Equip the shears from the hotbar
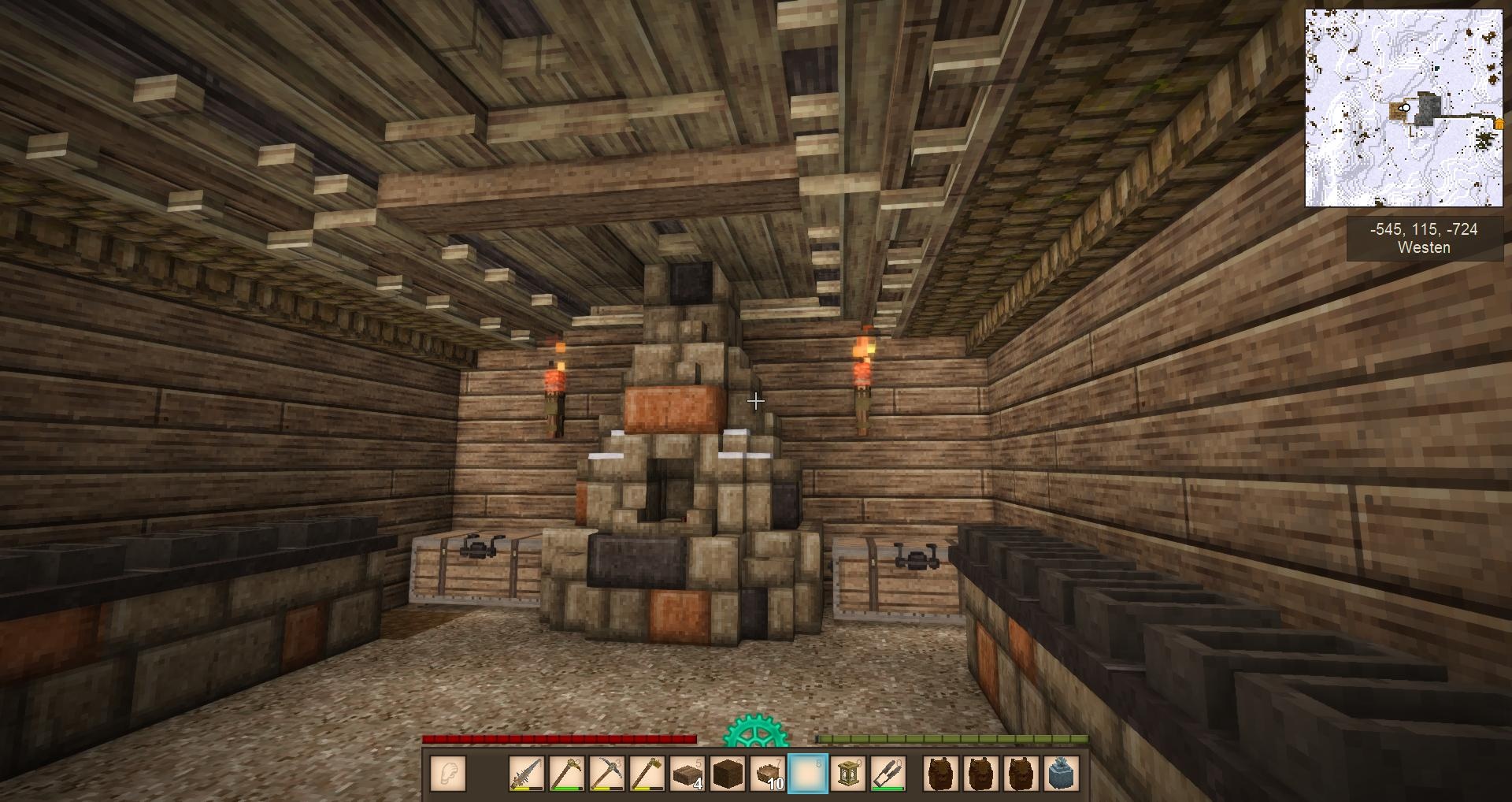This screenshot has height=802, width=1512. click(888, 774)
